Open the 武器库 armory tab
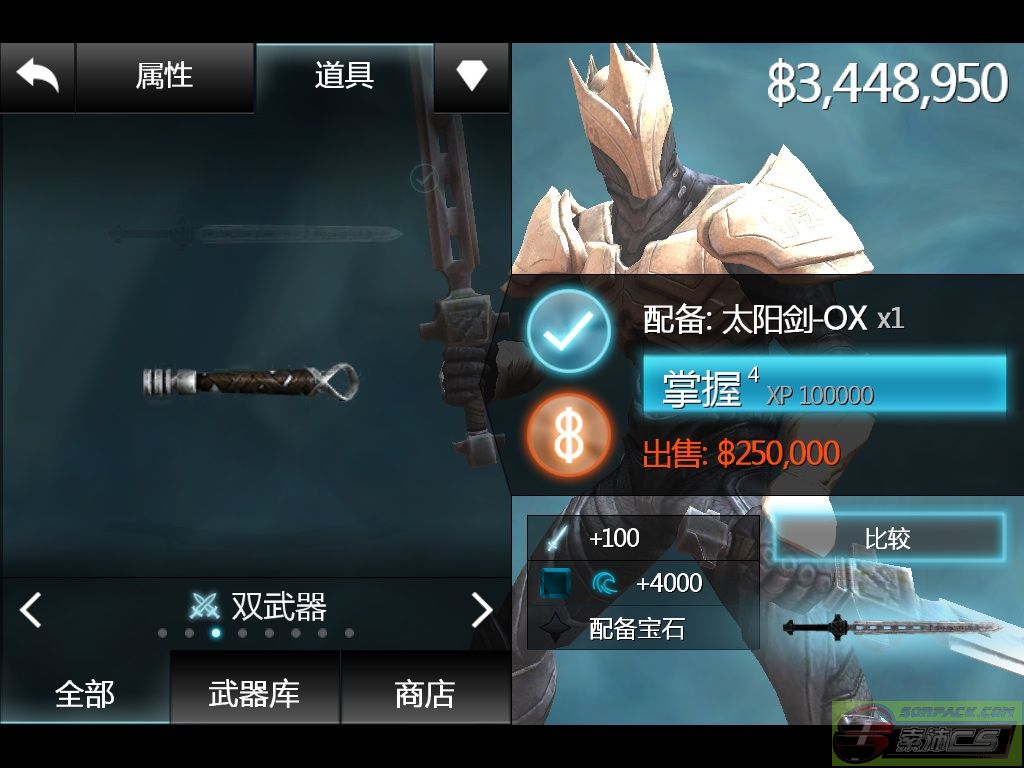Screen dimensions: 1024x768 254,693
